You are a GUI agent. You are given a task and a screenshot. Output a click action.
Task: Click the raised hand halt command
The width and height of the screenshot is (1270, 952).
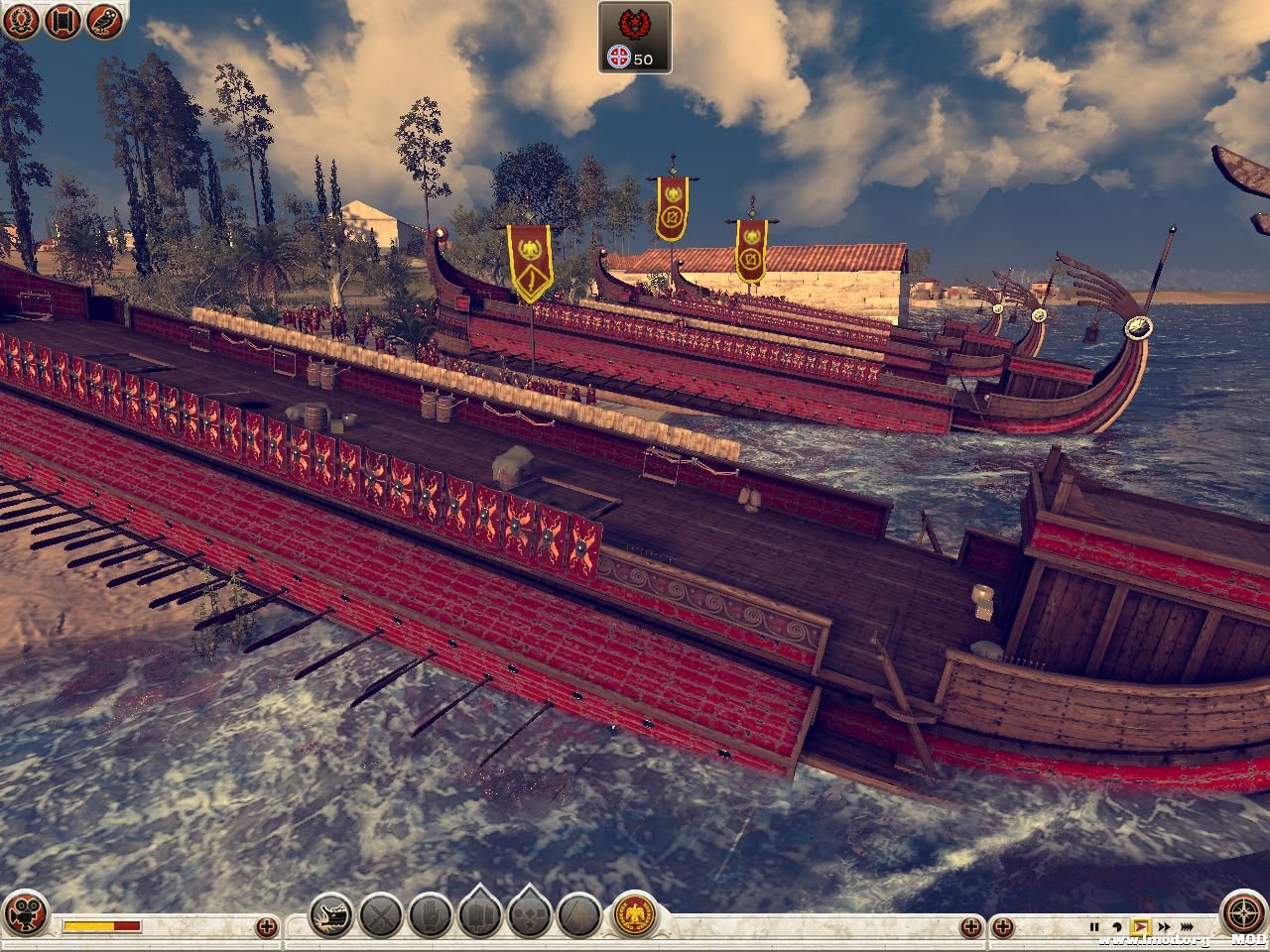(x=430, y=913)
